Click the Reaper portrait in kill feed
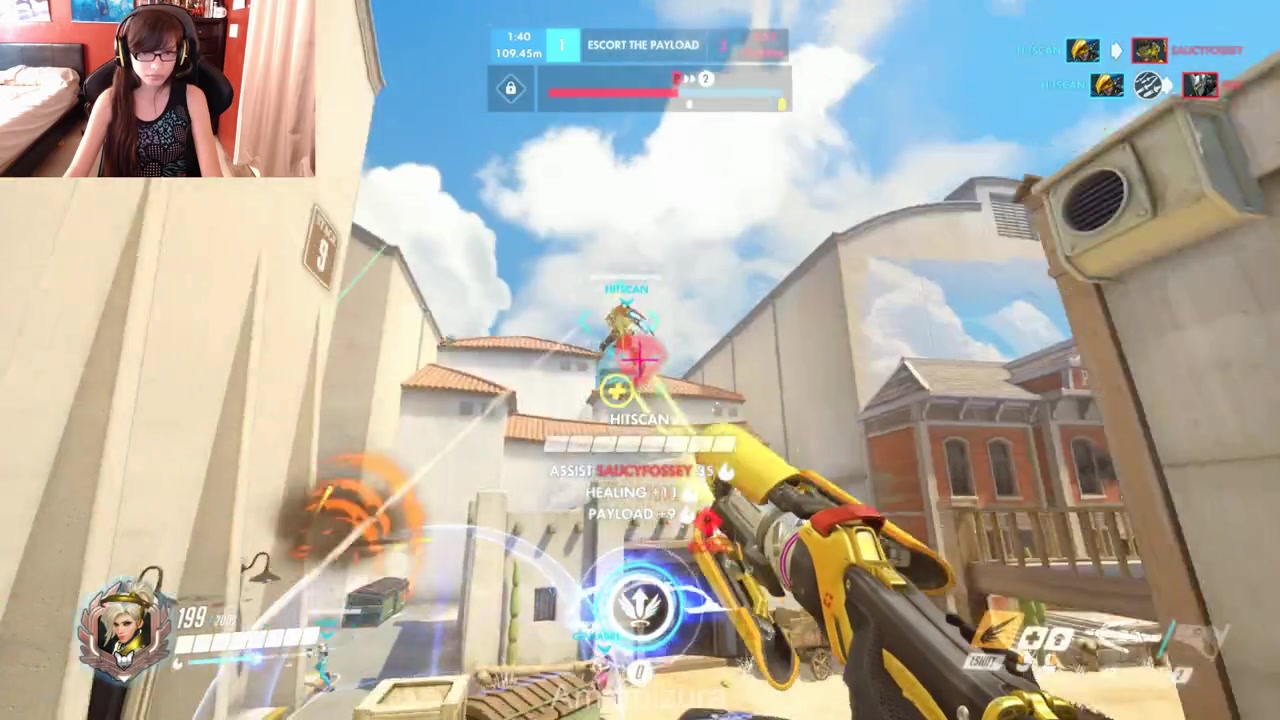Viewport: 1280px width, 720px height. [x=1200, y=86]
